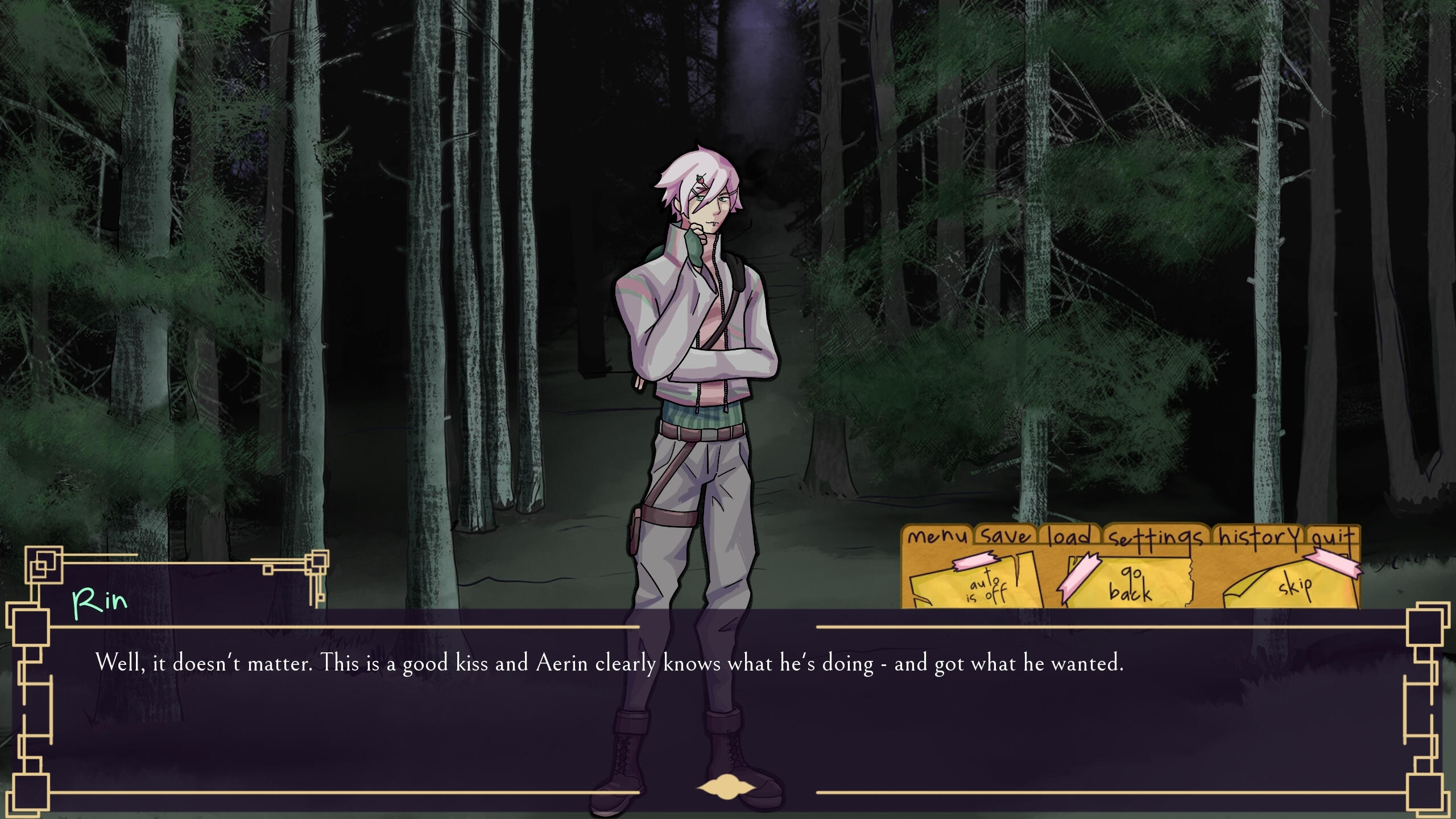This screenshot has width=1456, height=819.
Task: Open the settings tab
Action: click(x=1156, y=537)
